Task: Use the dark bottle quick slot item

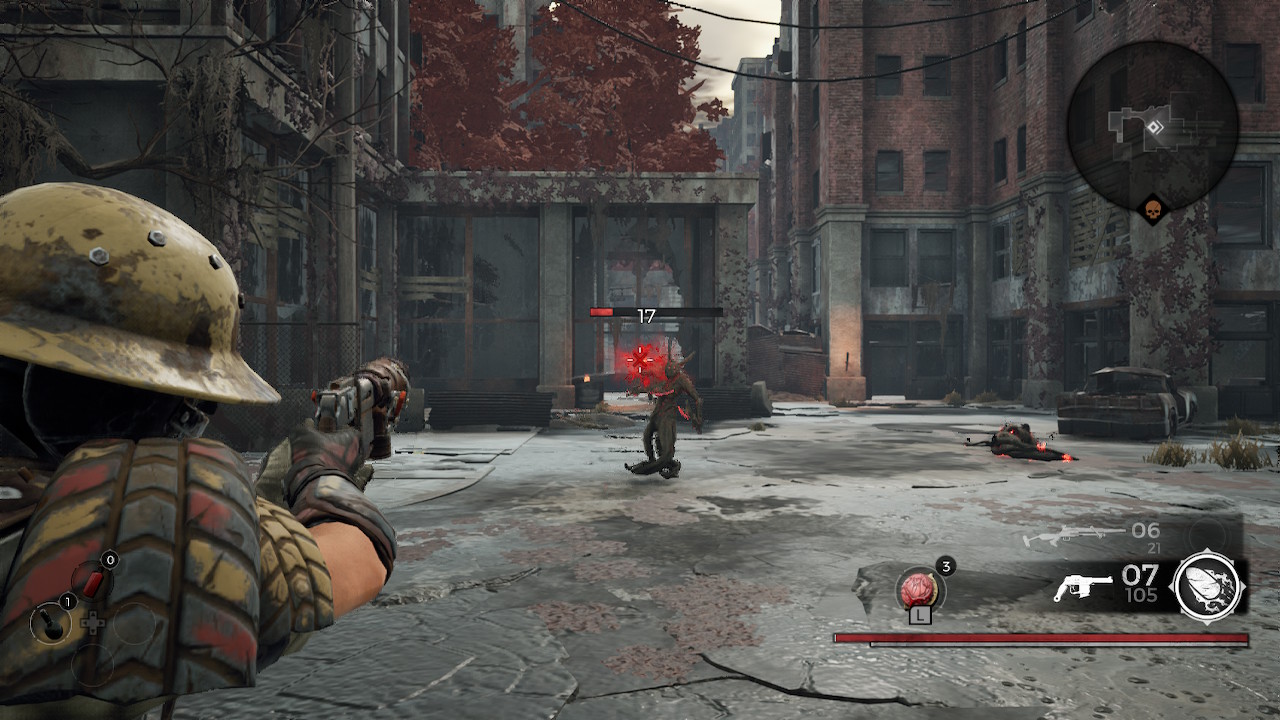Action: tap(49, 623)
